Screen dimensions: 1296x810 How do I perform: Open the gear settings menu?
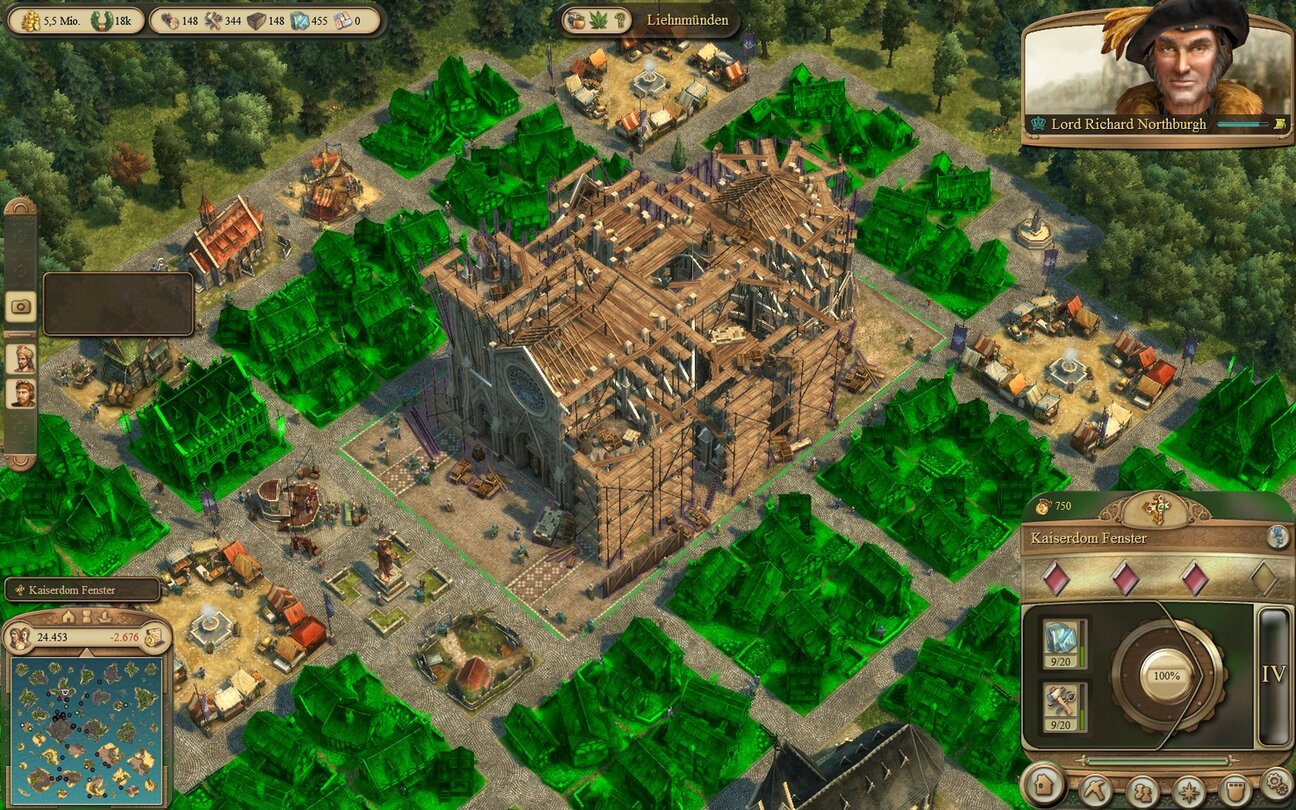tap(1276, 783)
